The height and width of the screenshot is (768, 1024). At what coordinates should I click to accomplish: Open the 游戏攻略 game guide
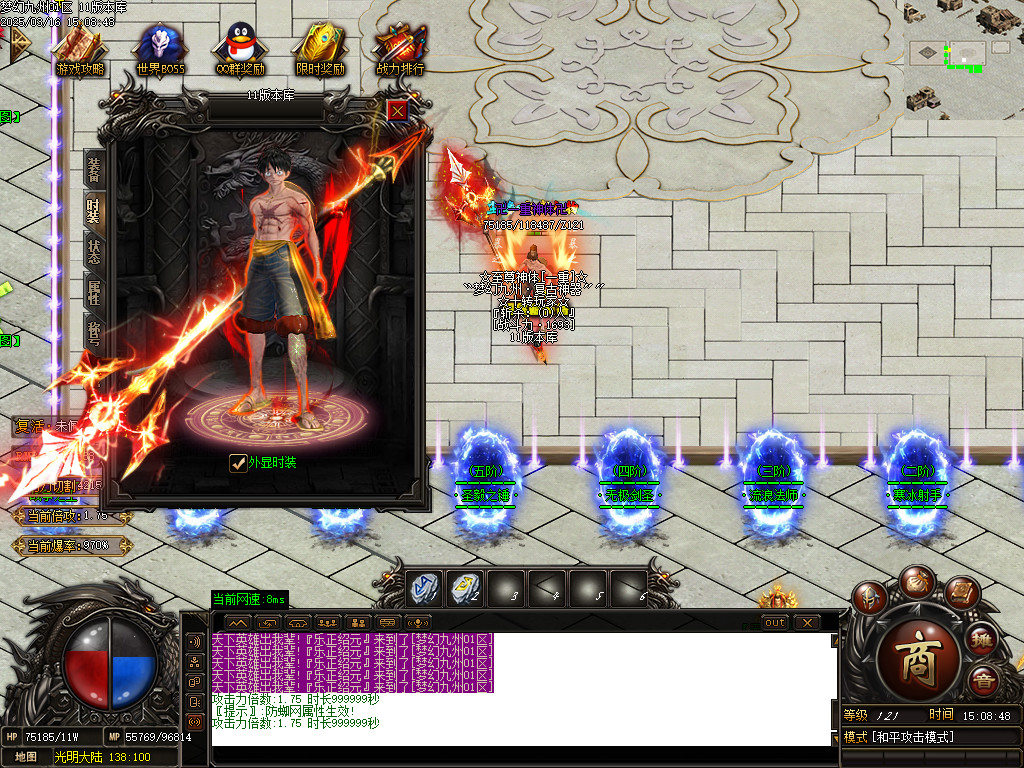point(80,51)
